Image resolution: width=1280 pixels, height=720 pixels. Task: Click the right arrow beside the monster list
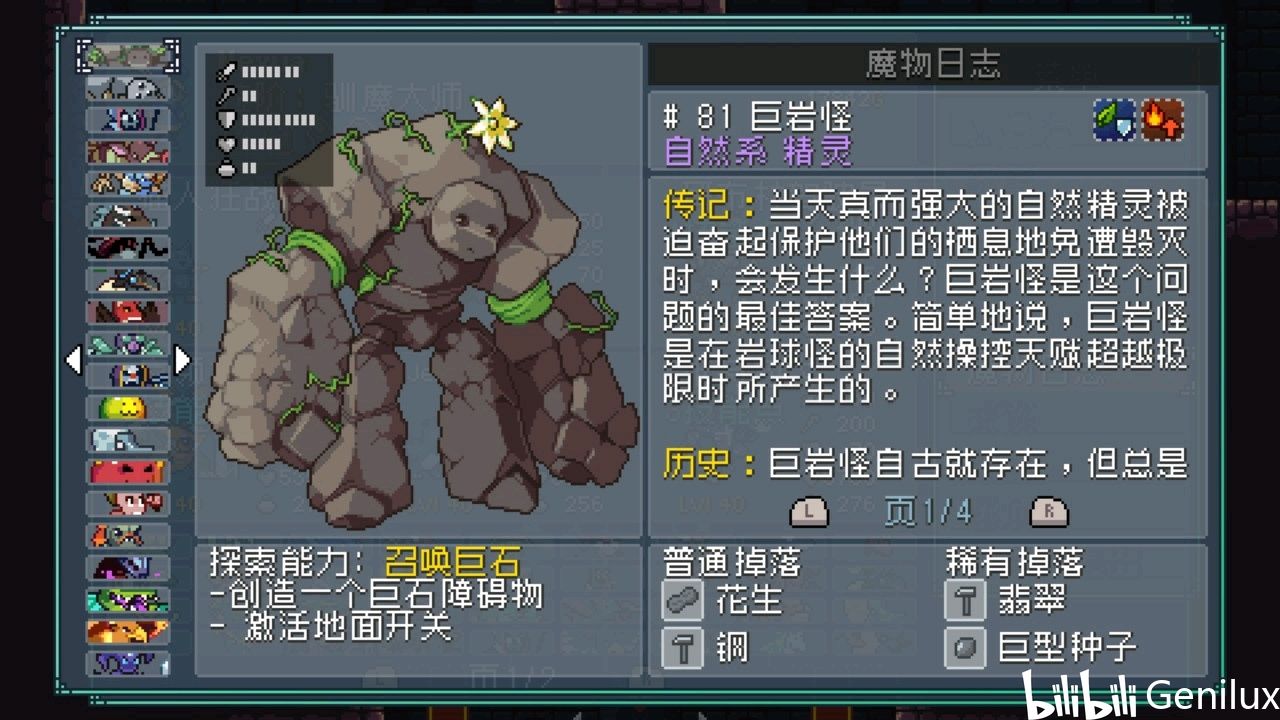click(182, 360)
